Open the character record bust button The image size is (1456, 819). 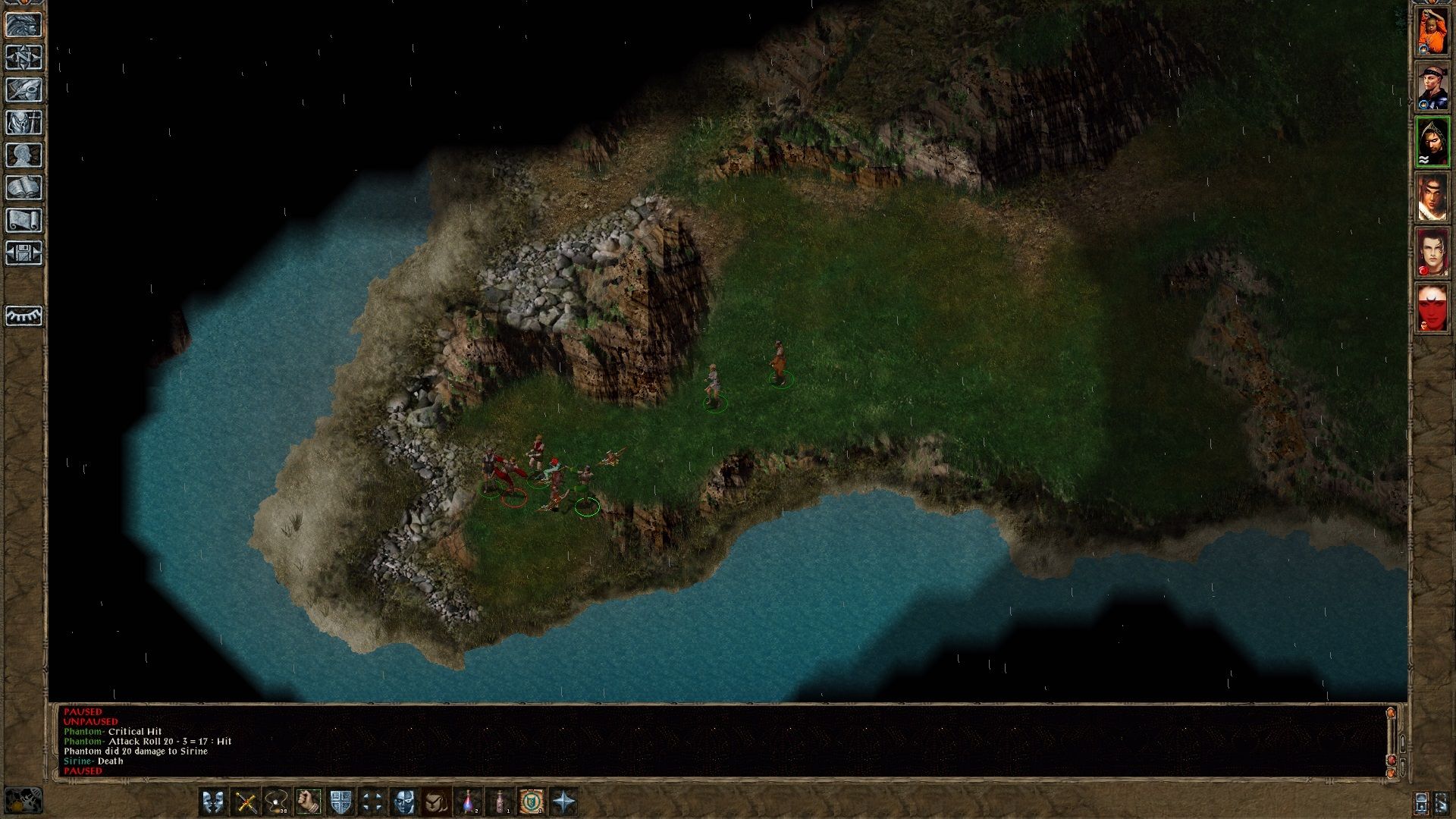point(24,155)
